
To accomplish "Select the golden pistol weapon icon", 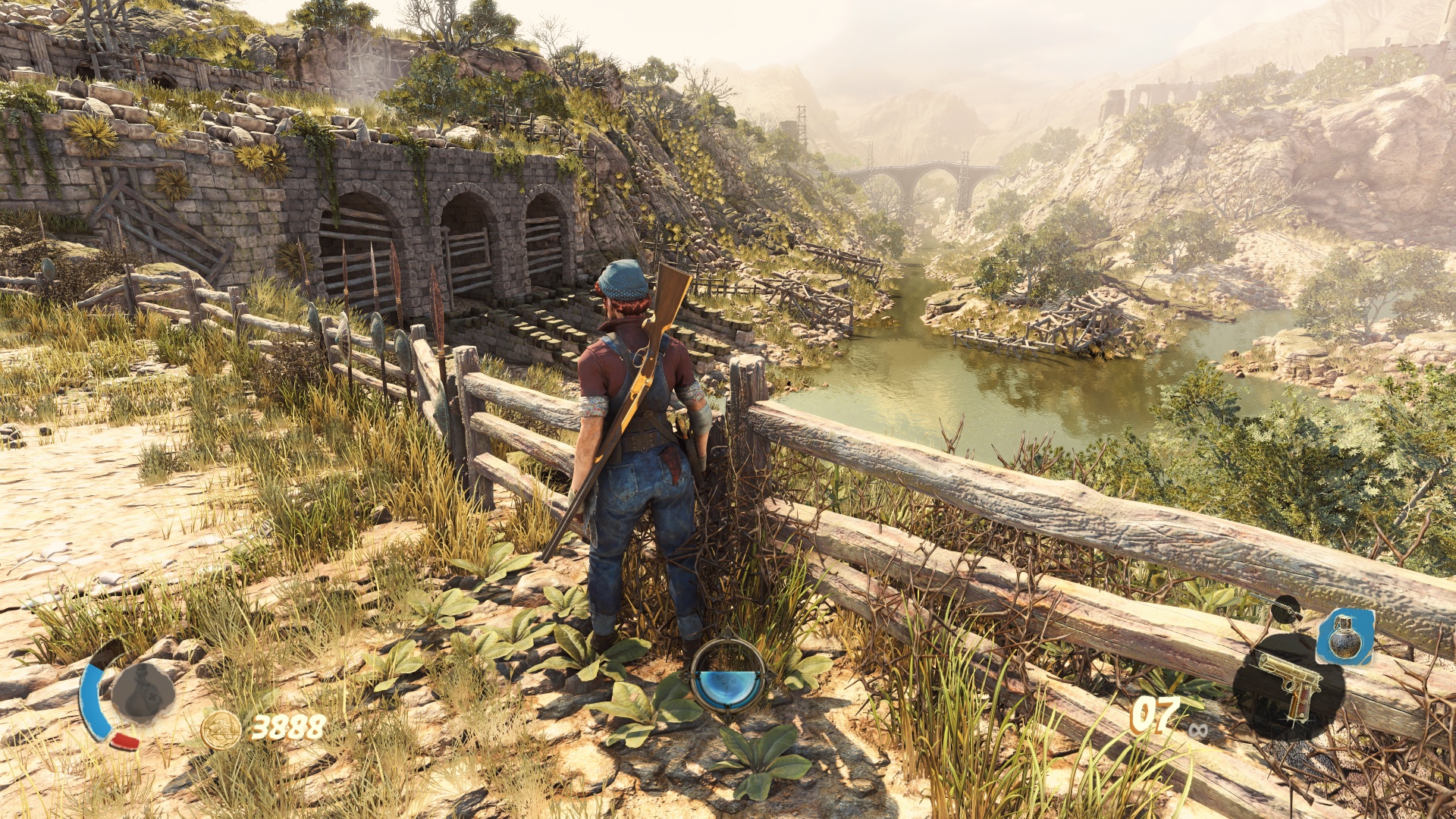I will (1288, 684).
